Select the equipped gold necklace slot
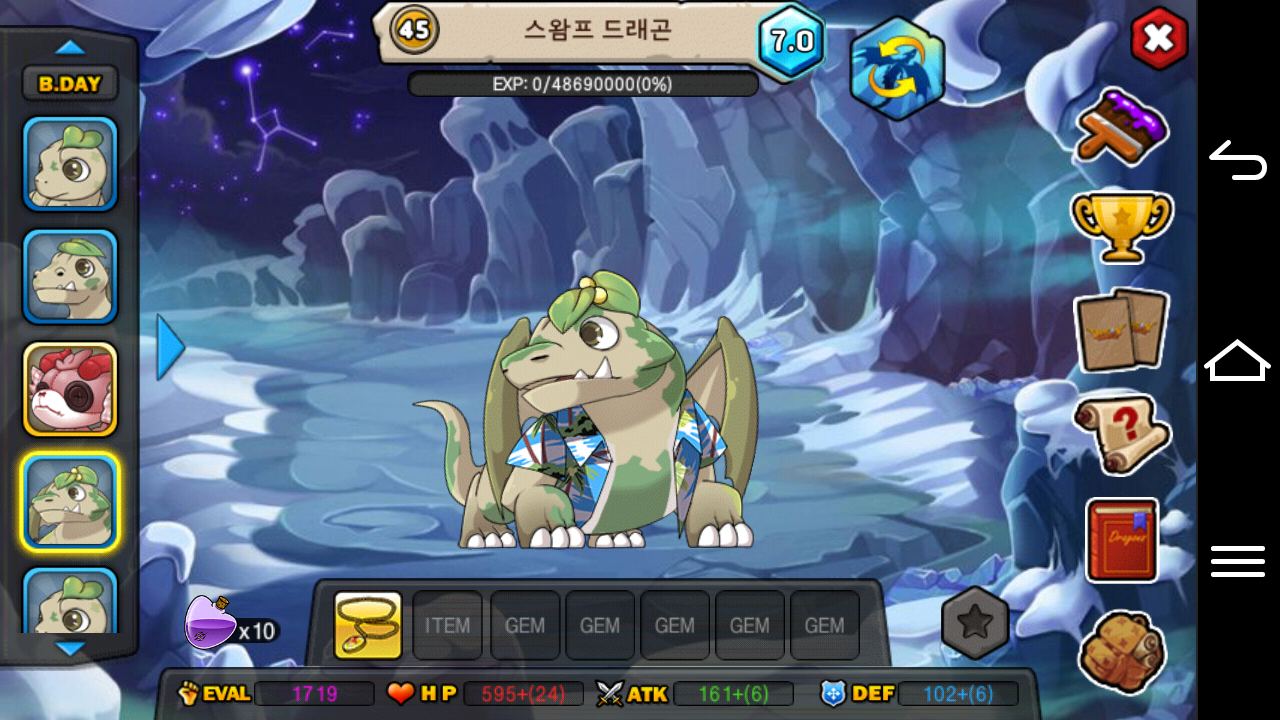 coord(368,625)
